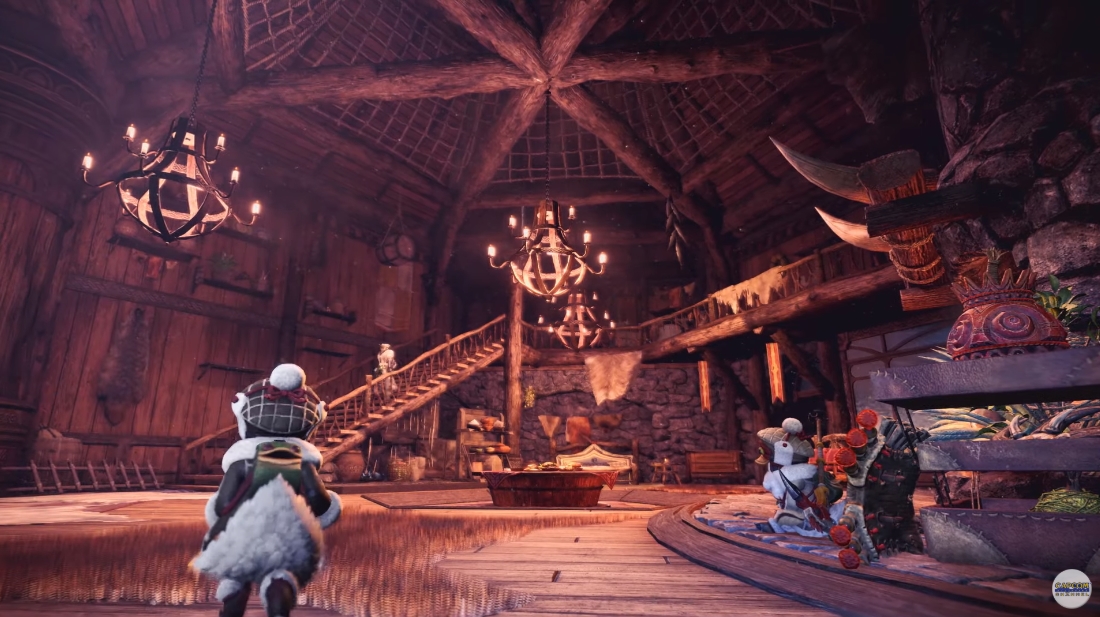Screen dimensions: 1100x617
Task: Click the Capcom Channel watermark logo
Action: click(x=1071, y=588)
